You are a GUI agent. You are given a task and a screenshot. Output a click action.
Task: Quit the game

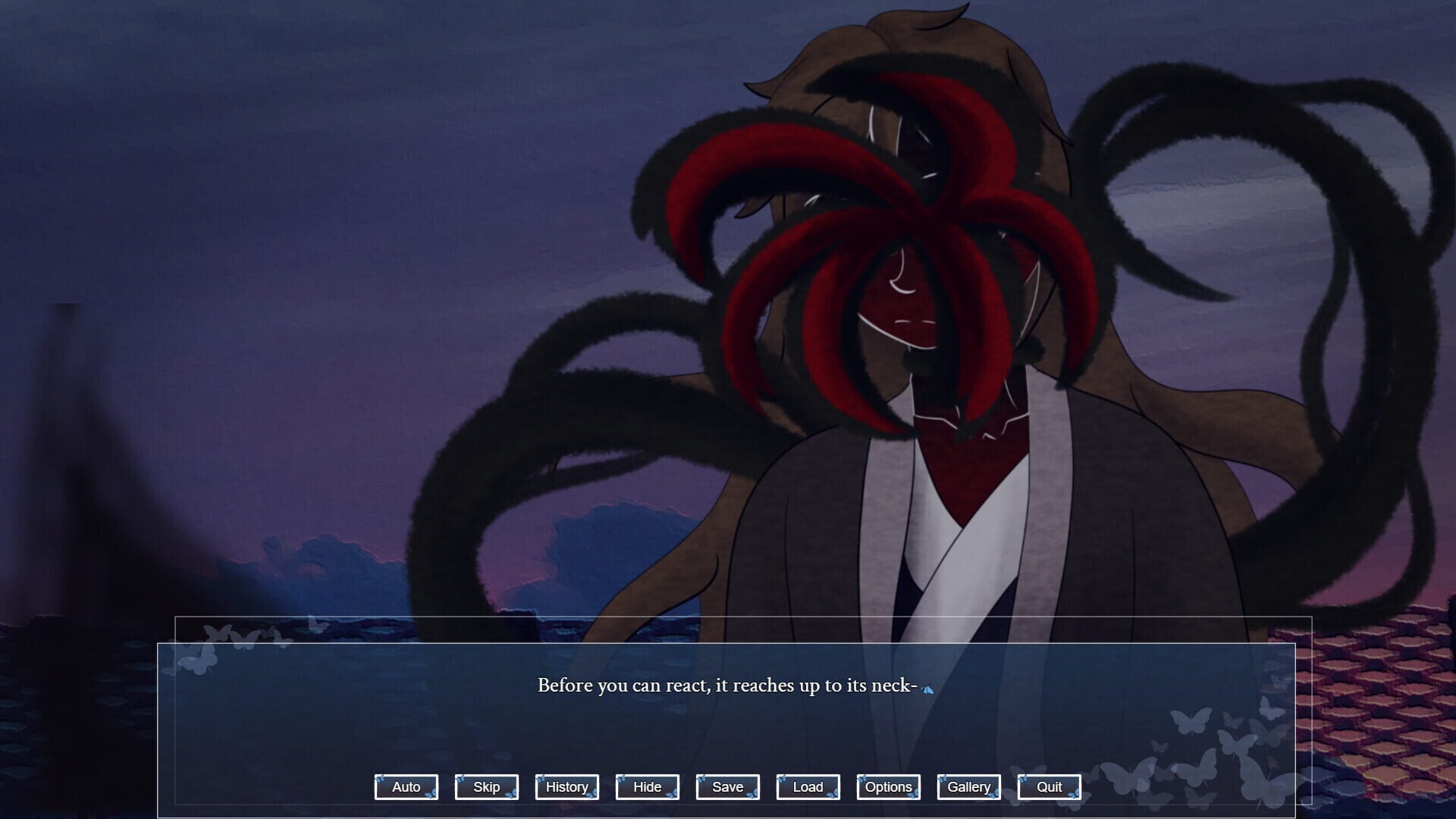(1049, 786)
